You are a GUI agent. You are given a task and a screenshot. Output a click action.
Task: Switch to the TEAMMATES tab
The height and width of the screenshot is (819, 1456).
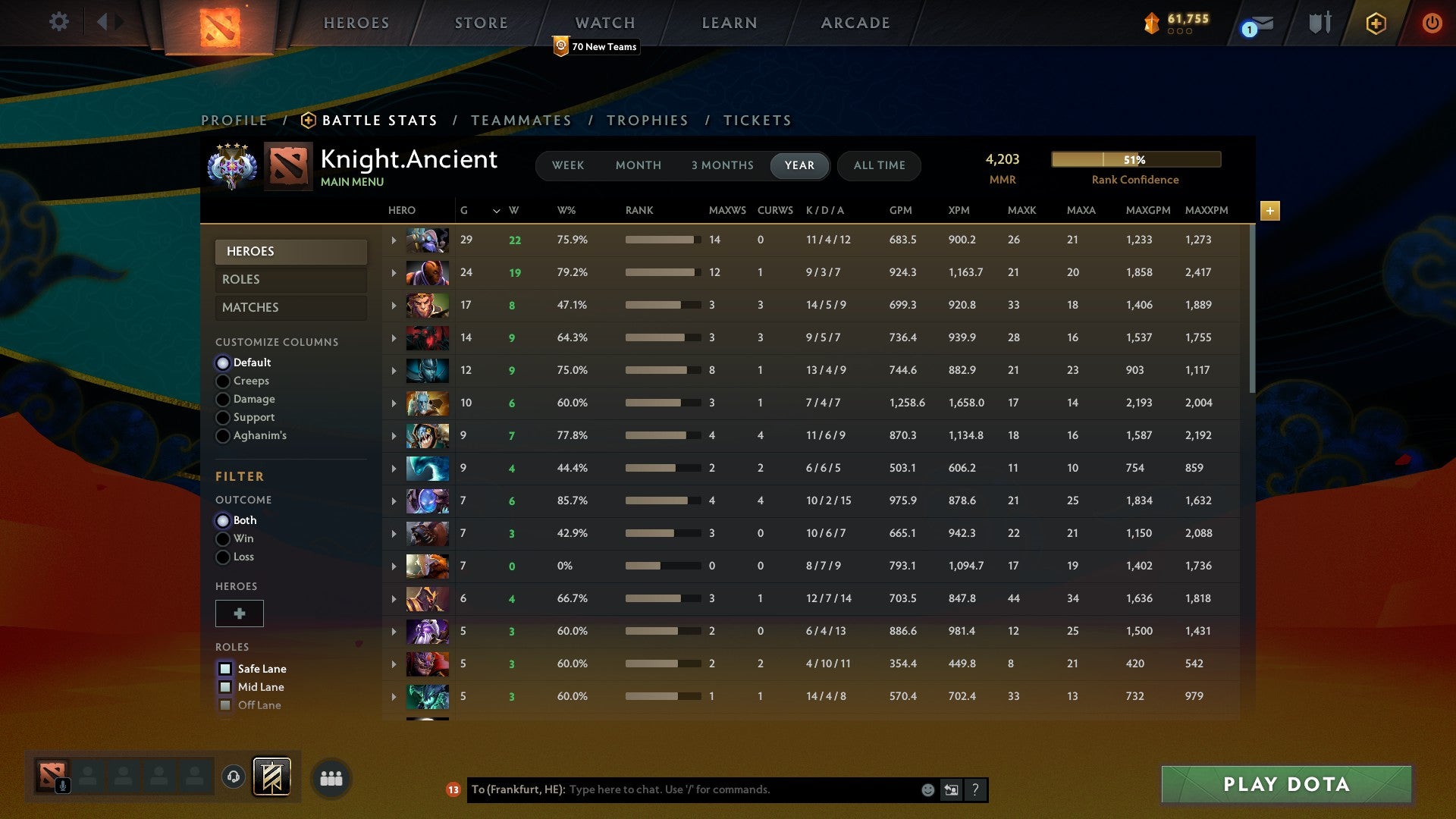(x=522, y=120)
